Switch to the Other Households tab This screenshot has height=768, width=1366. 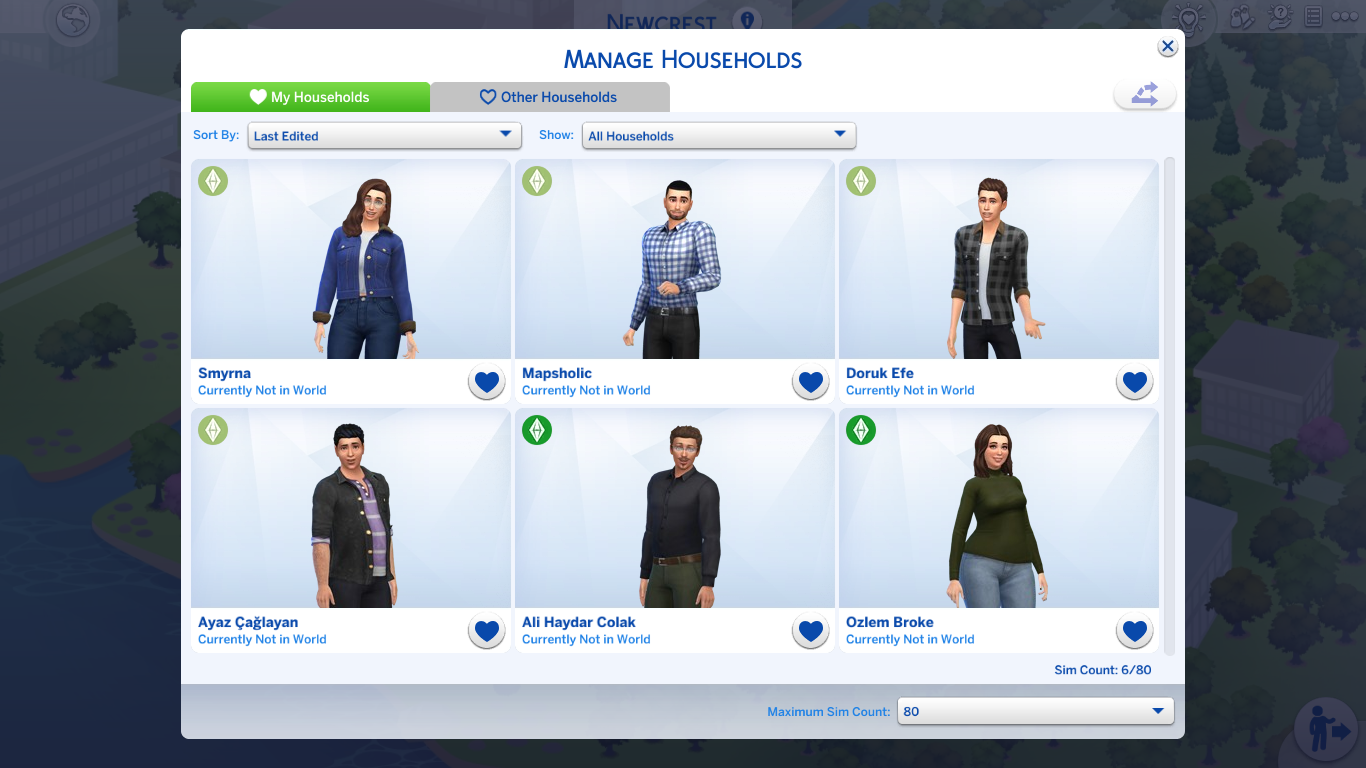[549, 96]
